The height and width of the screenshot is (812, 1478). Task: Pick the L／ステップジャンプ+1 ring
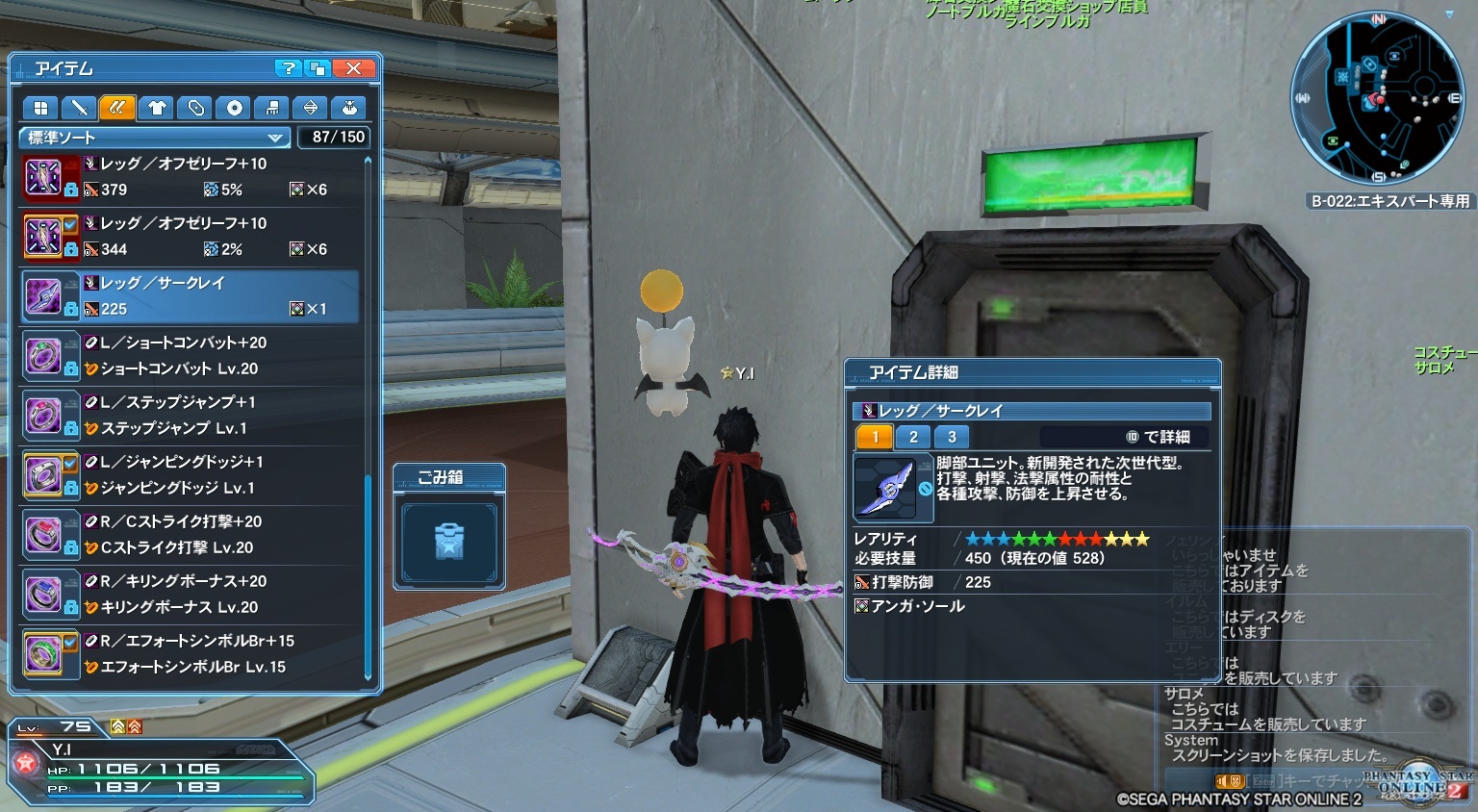pyautogui.click(x=192, y=416)
